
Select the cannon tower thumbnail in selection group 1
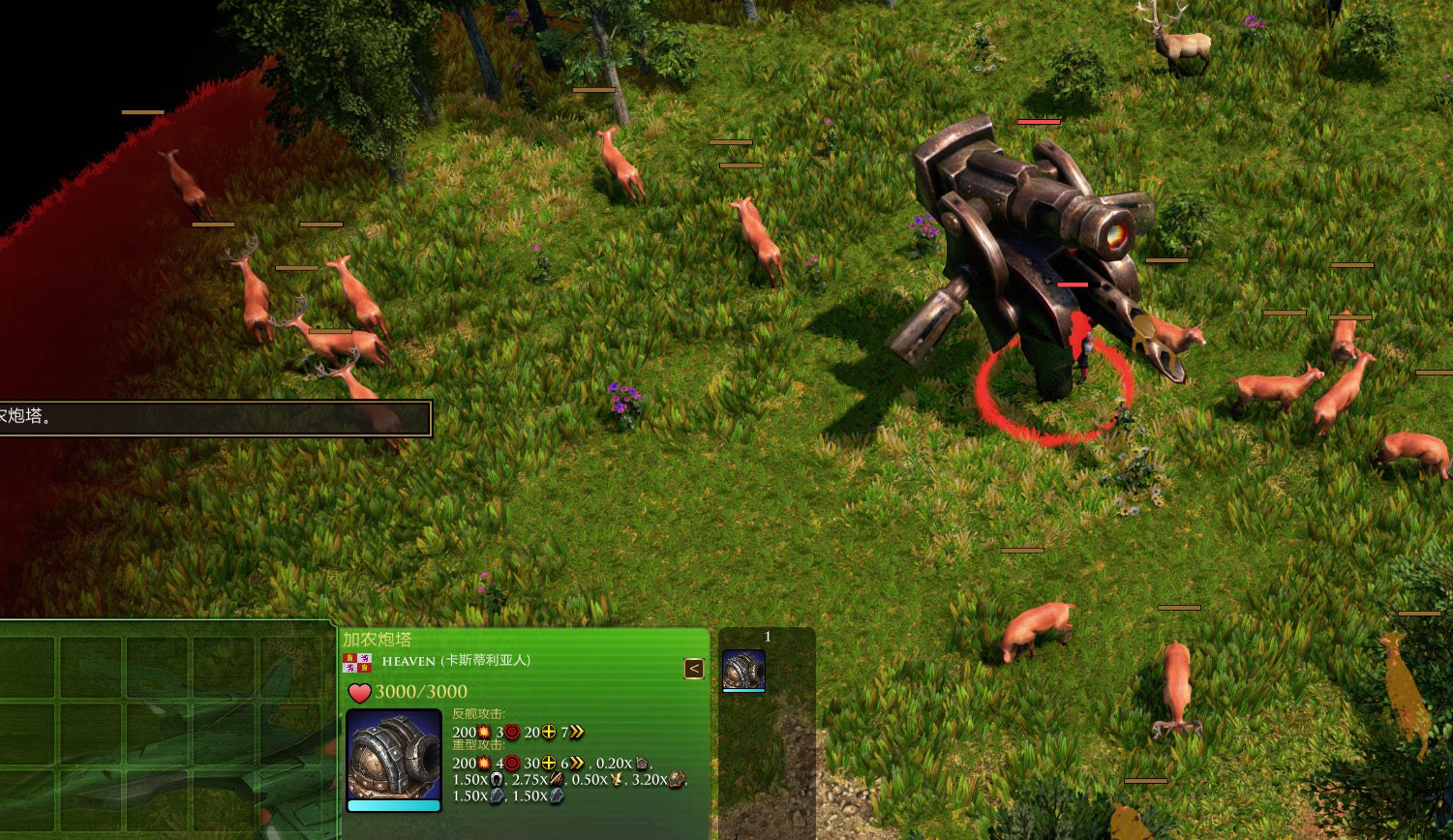coord(743,670)
